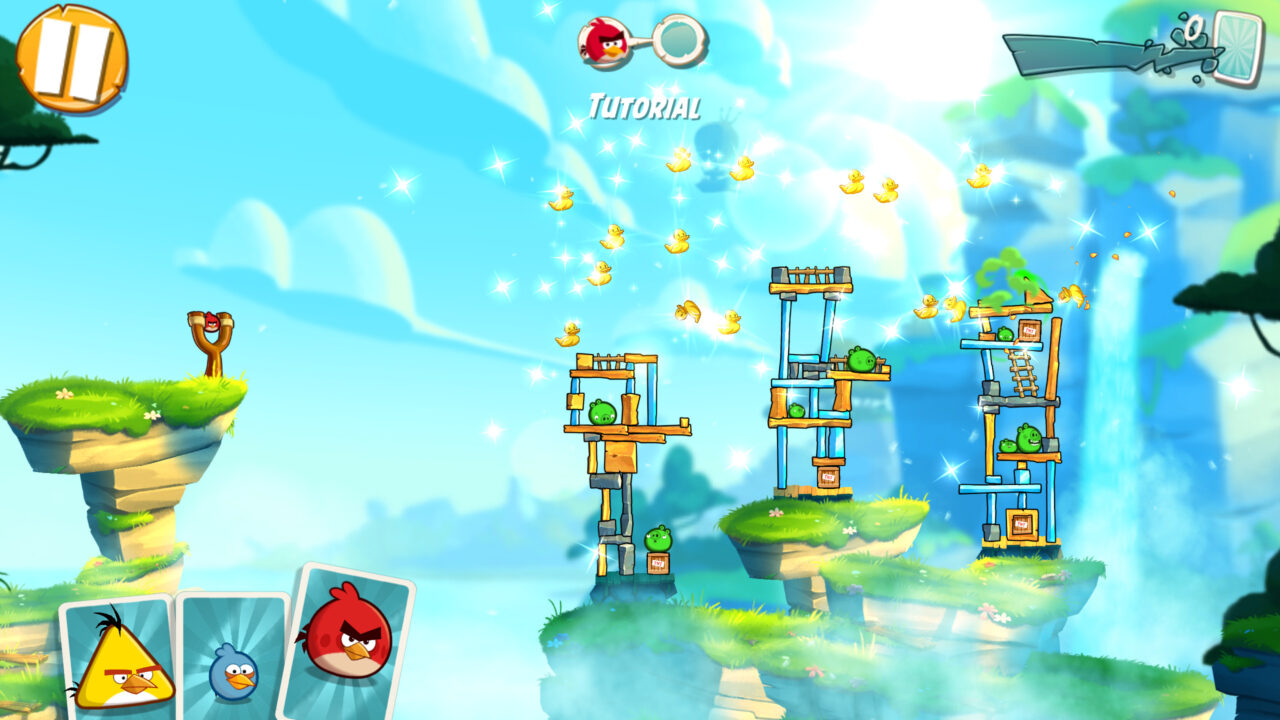Tap the TNT box on the middle tower
Image resolution: width=1280 pixels, height=720 pixels.
click(826, 478)
